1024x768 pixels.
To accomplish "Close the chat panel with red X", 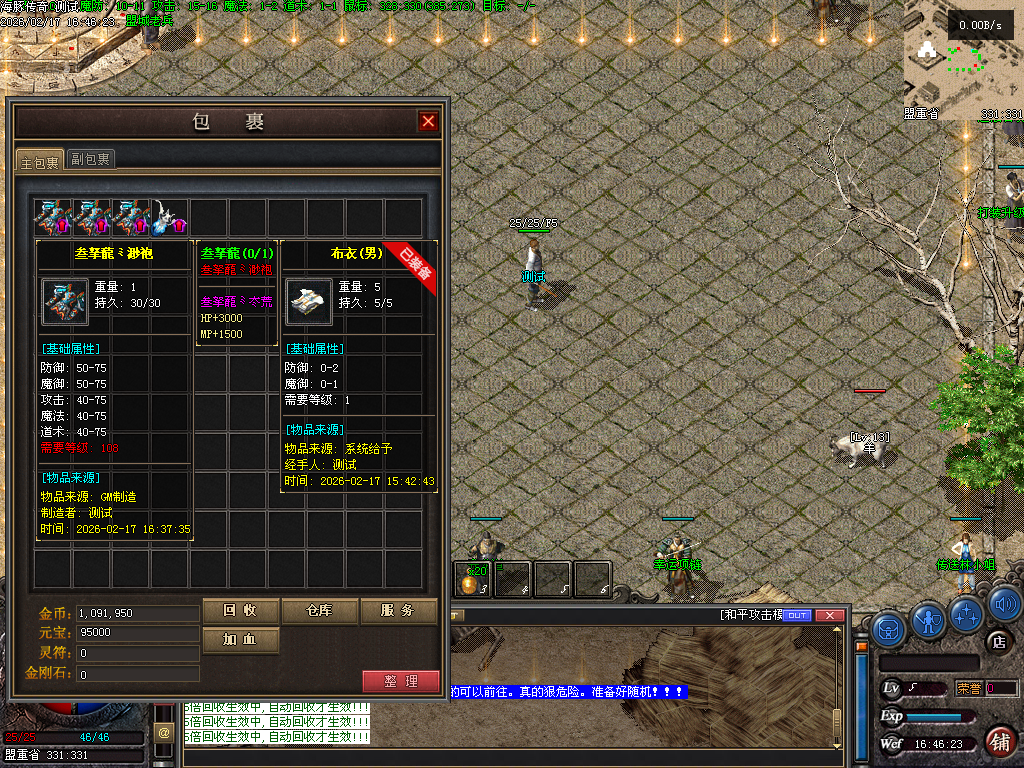I will click(x=830, y=616).
